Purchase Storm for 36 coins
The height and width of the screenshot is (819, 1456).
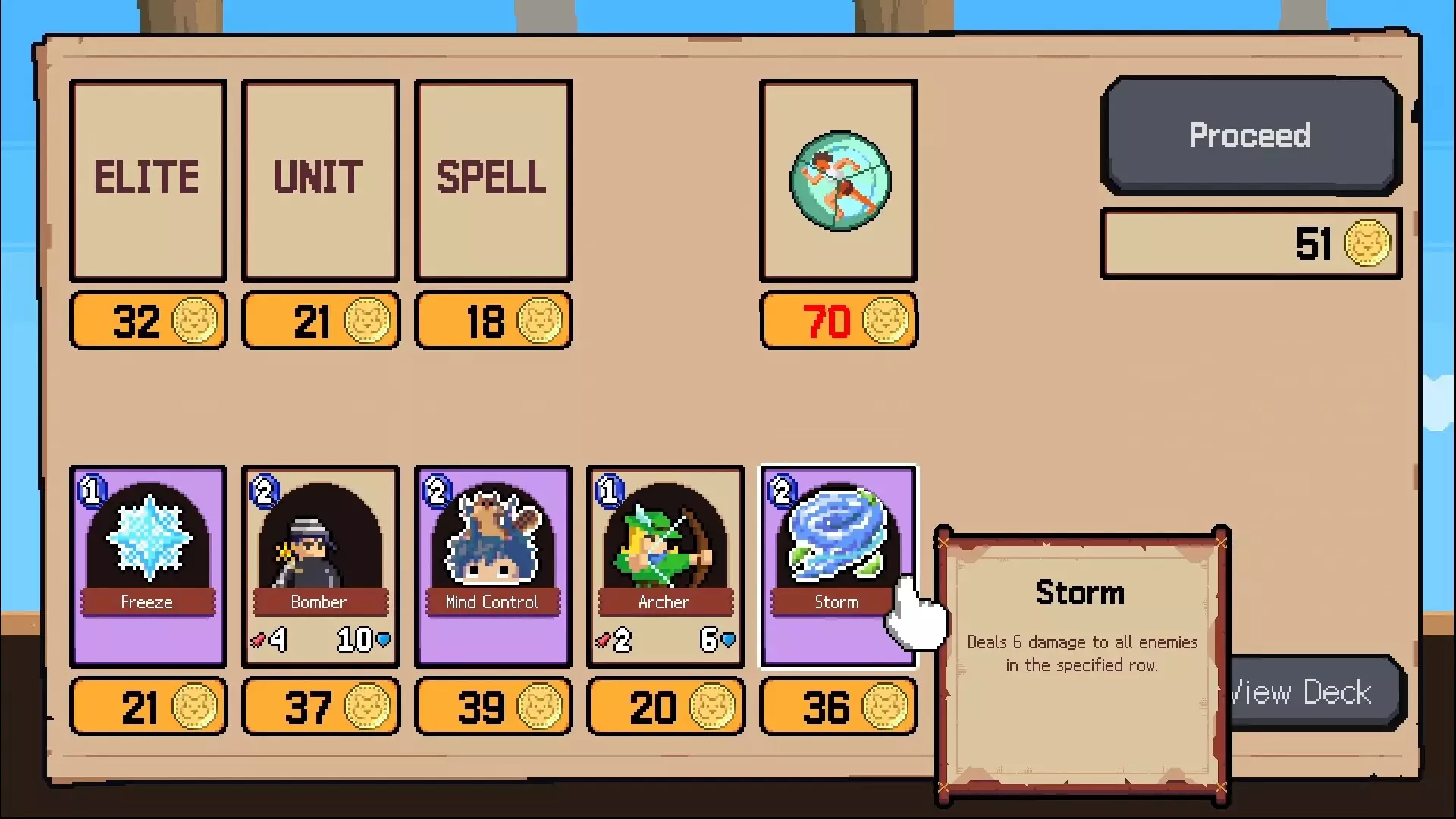tap(838, 706)
